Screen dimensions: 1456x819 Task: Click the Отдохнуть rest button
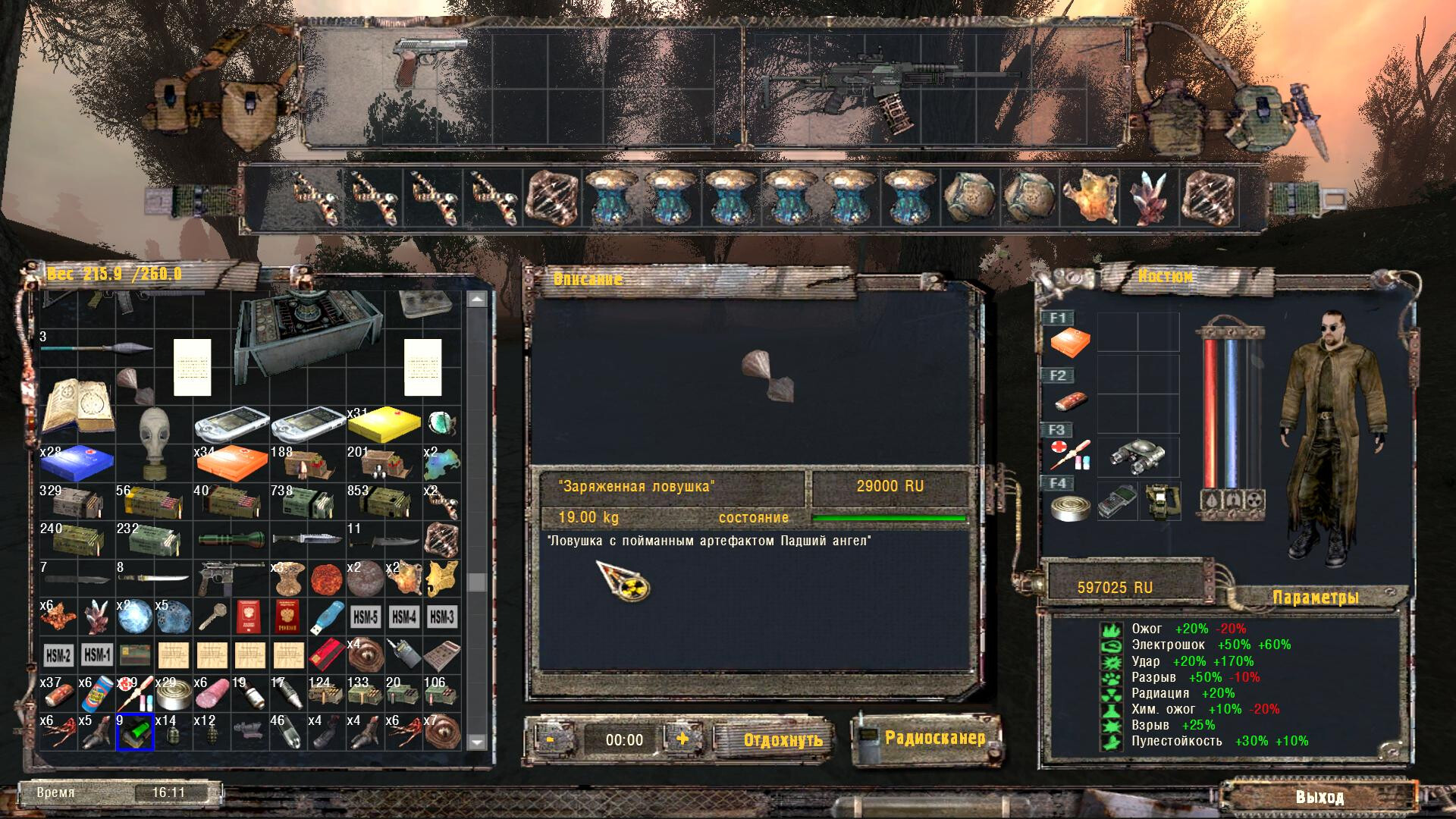click(783, 739)
